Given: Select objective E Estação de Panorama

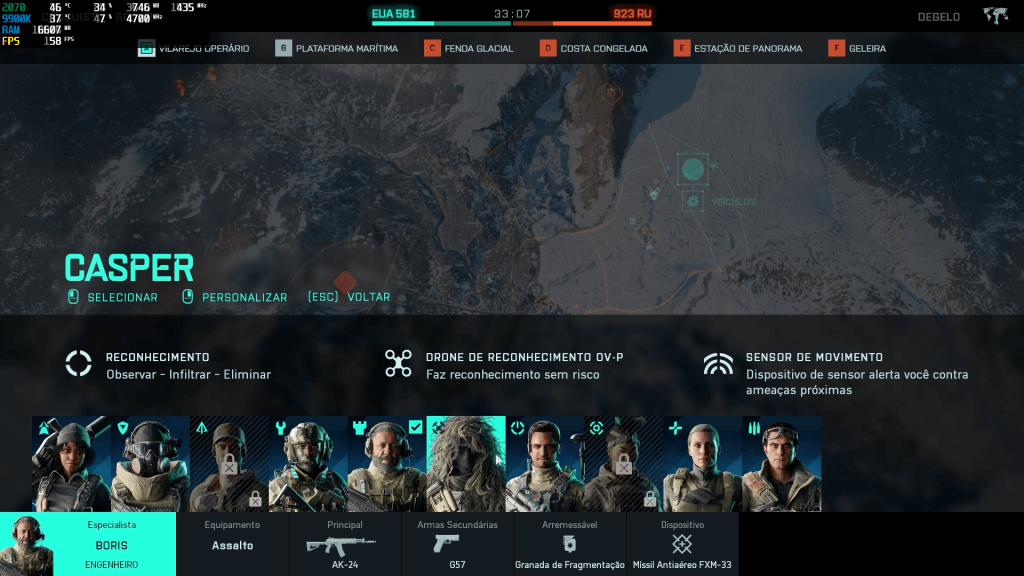Looking at the screenshot, I should click(738, 48).
